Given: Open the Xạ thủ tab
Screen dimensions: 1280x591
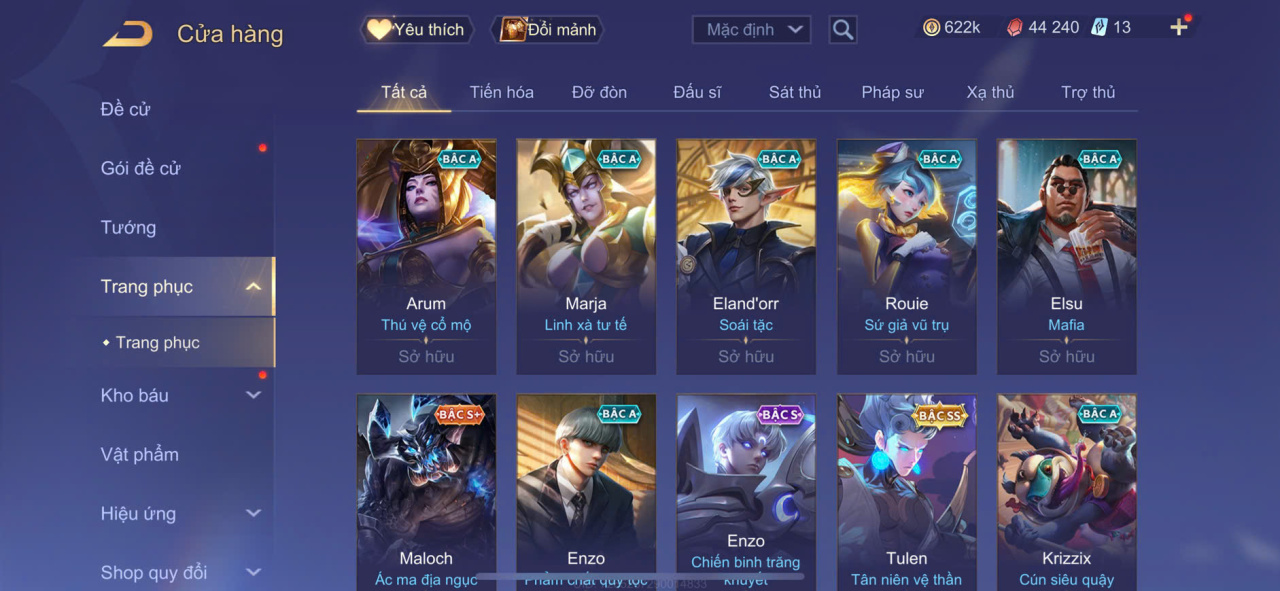Looking at the screenshot, I should [x=990, y=92].
